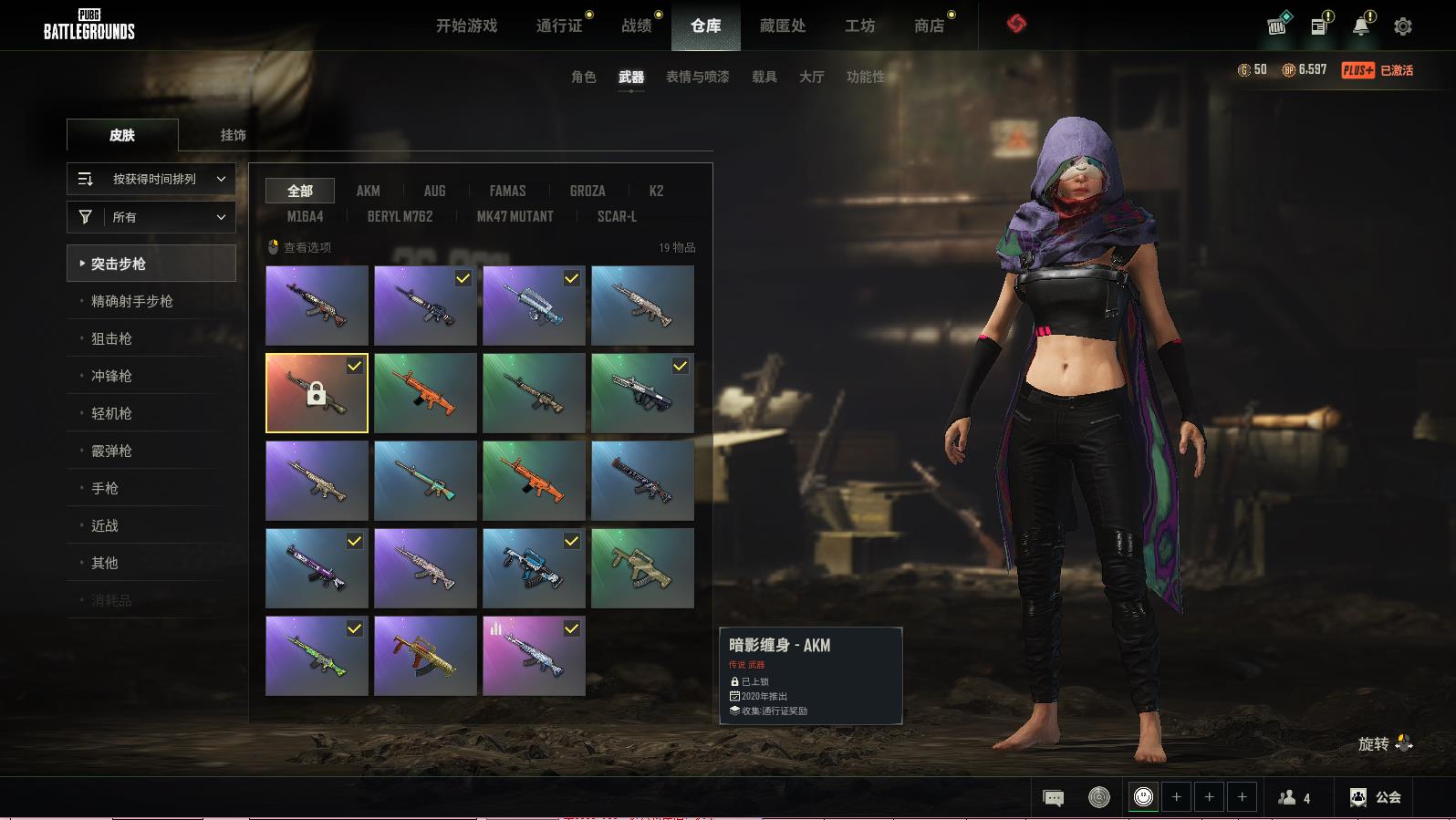Viewport: 1456px width, 820px height.
Task: Select the 冲锋枪 weapon category
Action: tap(111, 376)
